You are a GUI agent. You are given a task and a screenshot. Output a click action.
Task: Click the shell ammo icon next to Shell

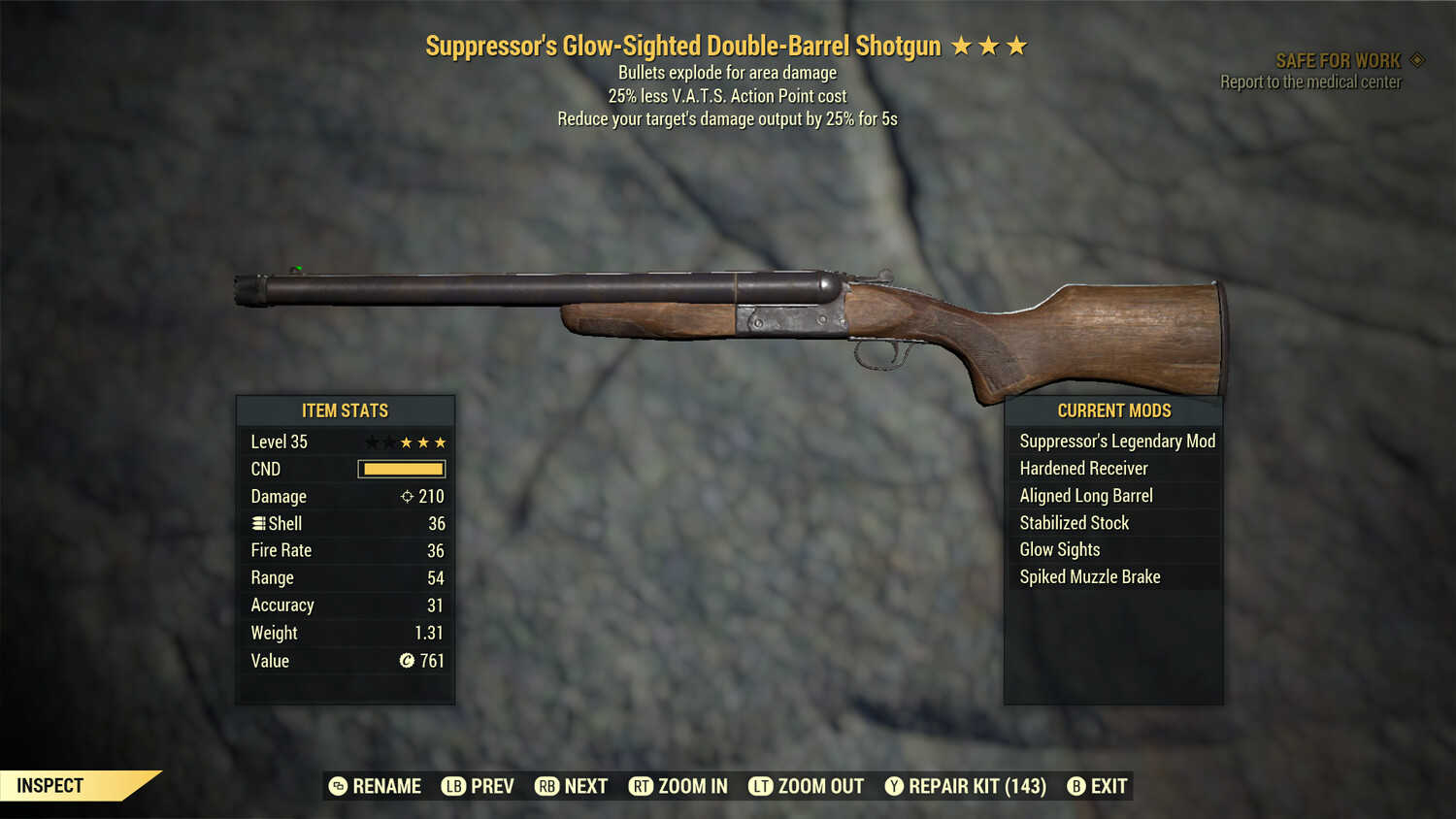click(x=259, y=523)
